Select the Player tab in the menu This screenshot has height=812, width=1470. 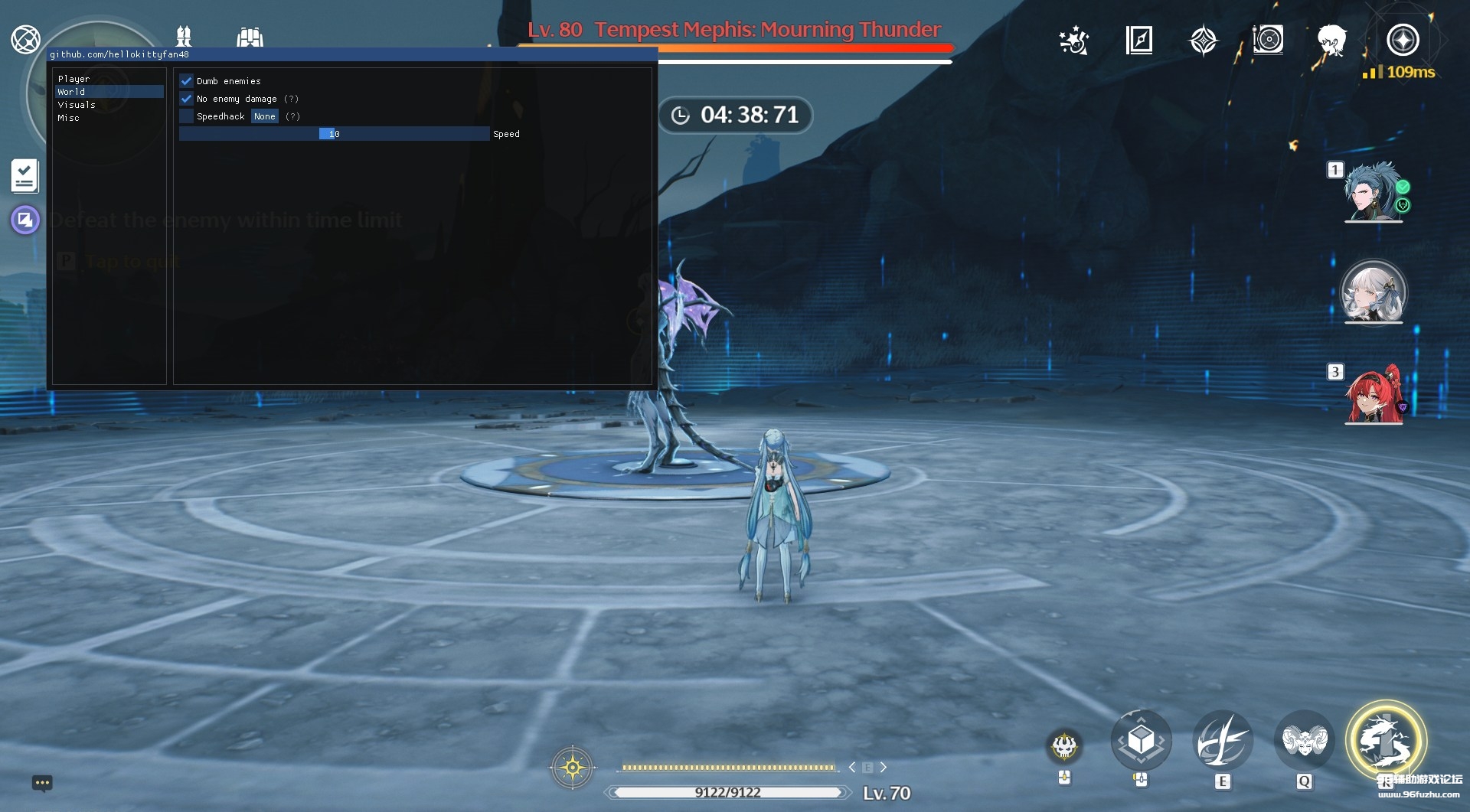73,78
